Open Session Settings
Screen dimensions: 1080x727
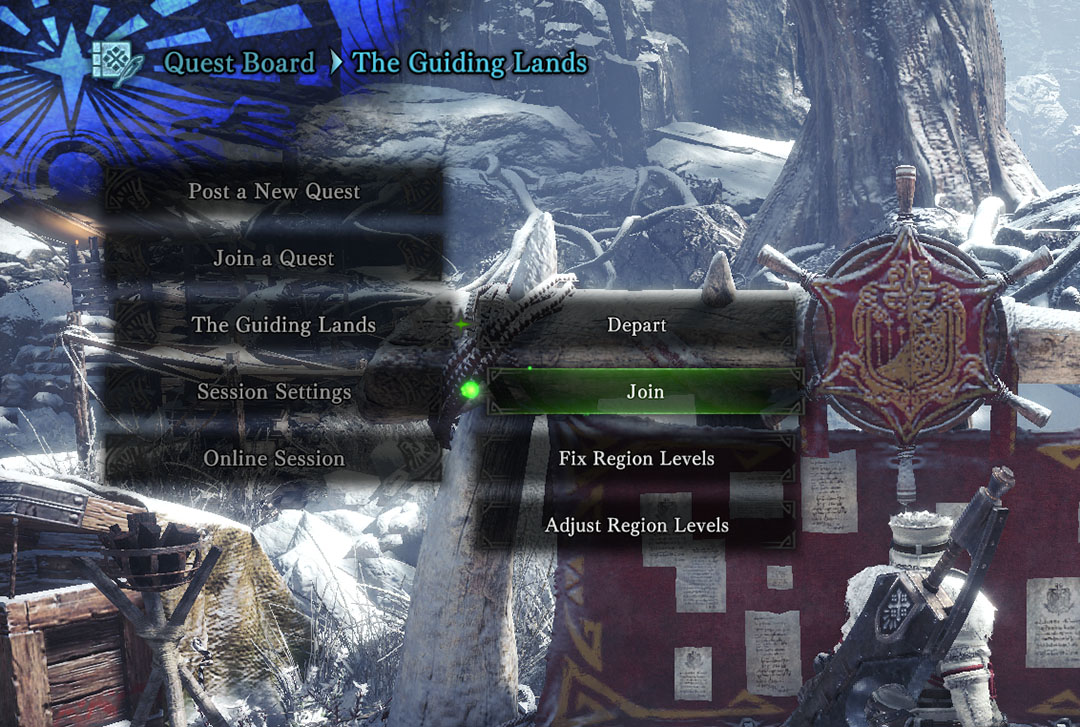tap(273, 392)
